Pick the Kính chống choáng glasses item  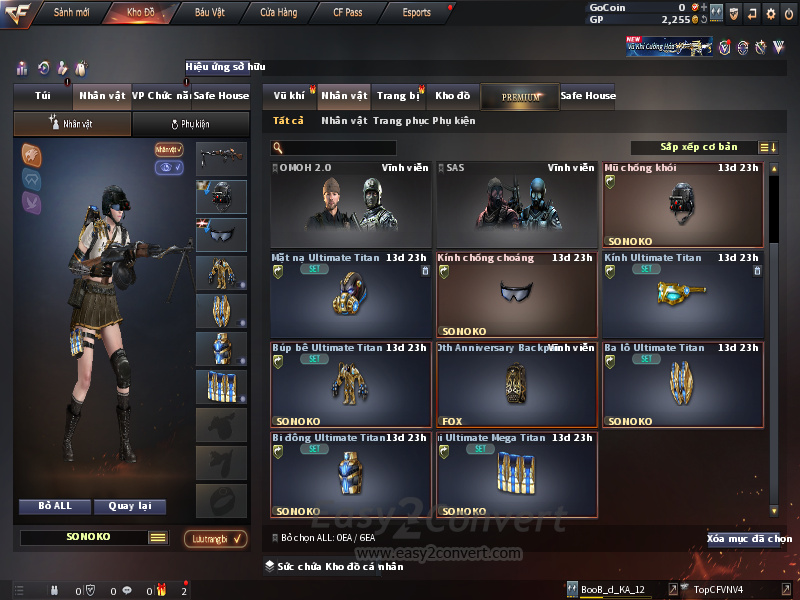click(x=516, y=295)
